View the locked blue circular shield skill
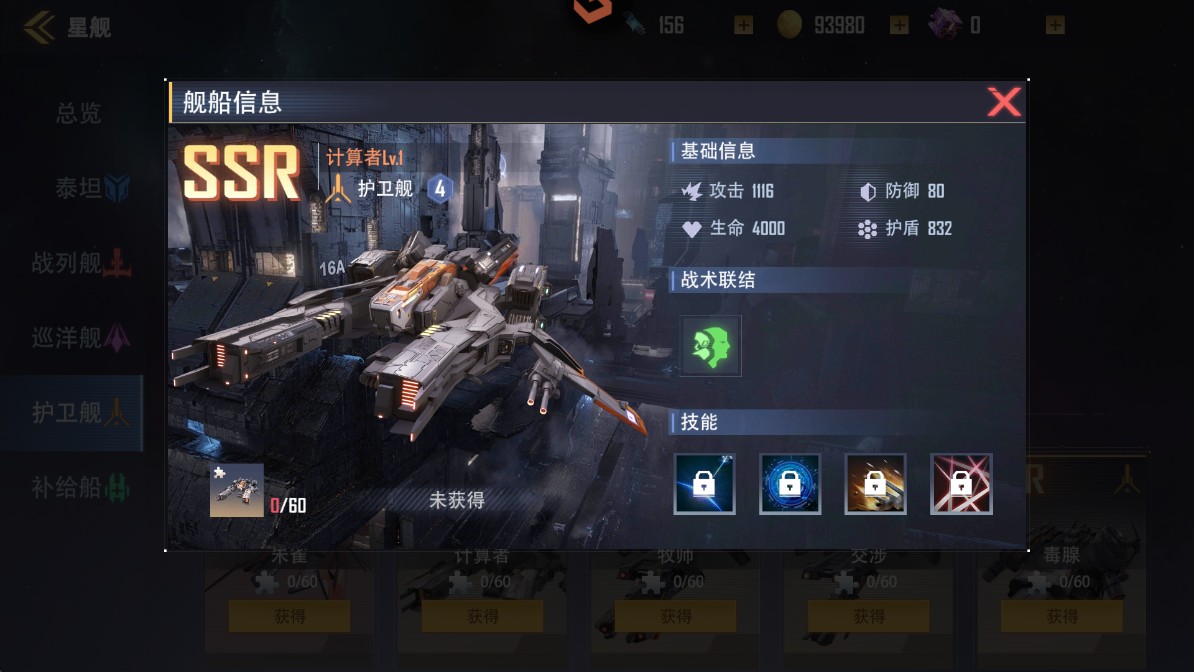Viewport: 1194px width, 672px height. (790, 484)
